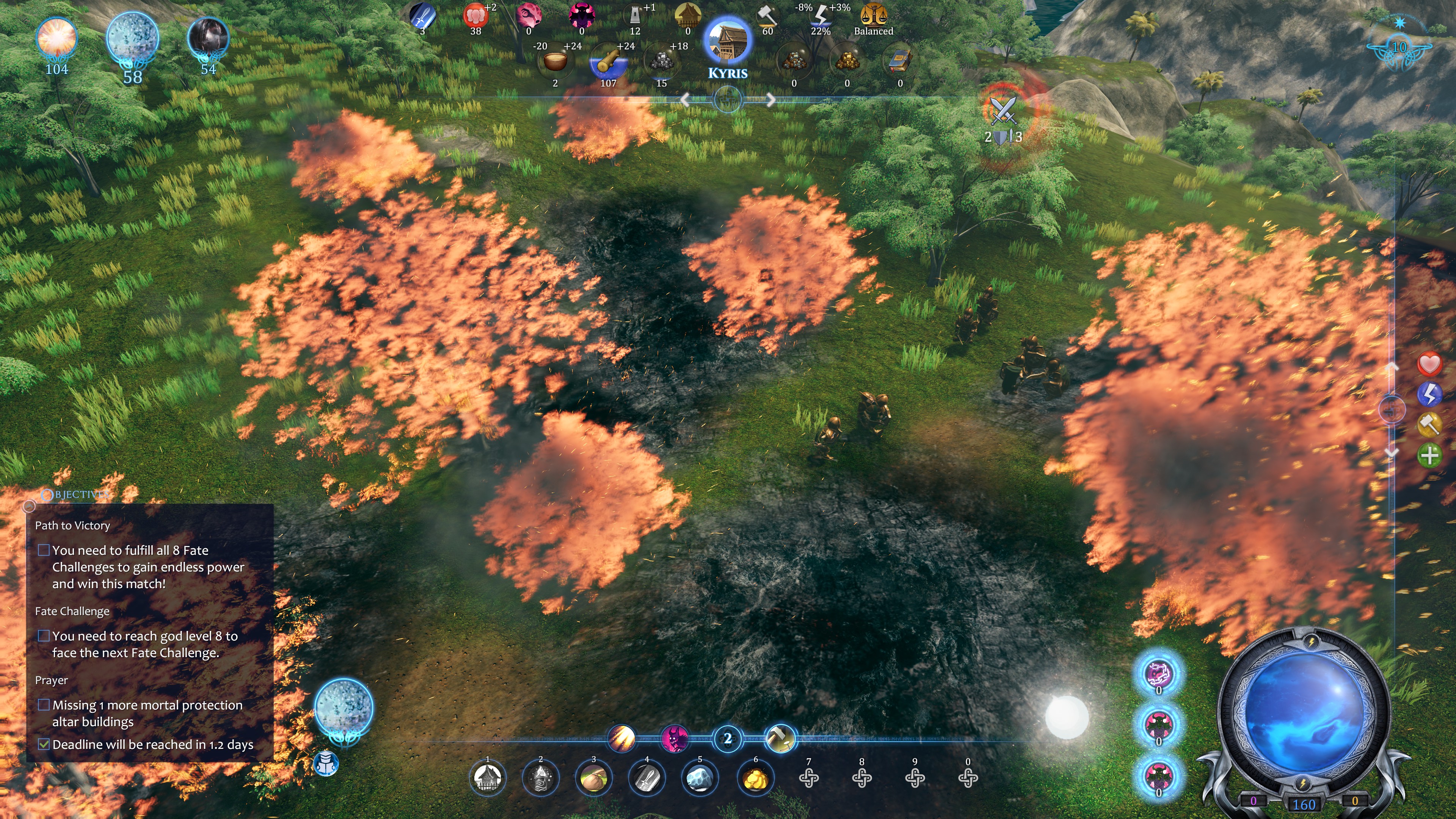Image resolution: width=1456 pixels, height=819 pixels.
Task: Uncheck the Deadline reached in 1.2 days checkbox
Action: (x=44, y=745)
